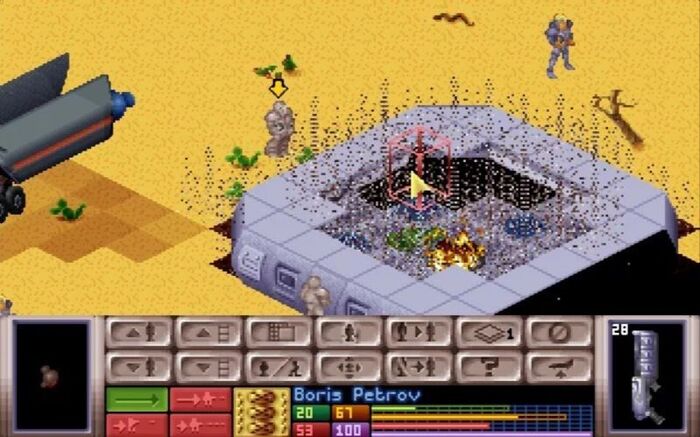Move the soldier up one level
Viewport: 700px width, 437px height.
point(137,333)
